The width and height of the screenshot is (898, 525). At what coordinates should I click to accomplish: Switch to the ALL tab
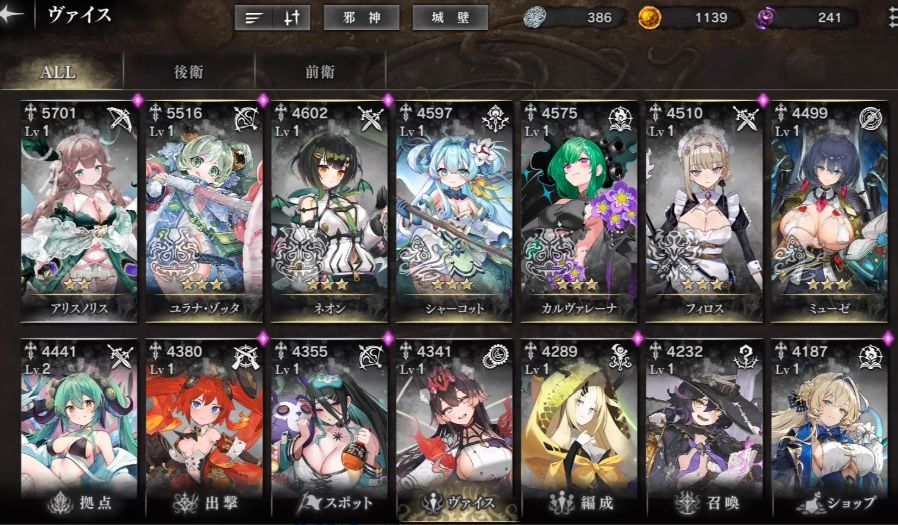coord(60,72)
